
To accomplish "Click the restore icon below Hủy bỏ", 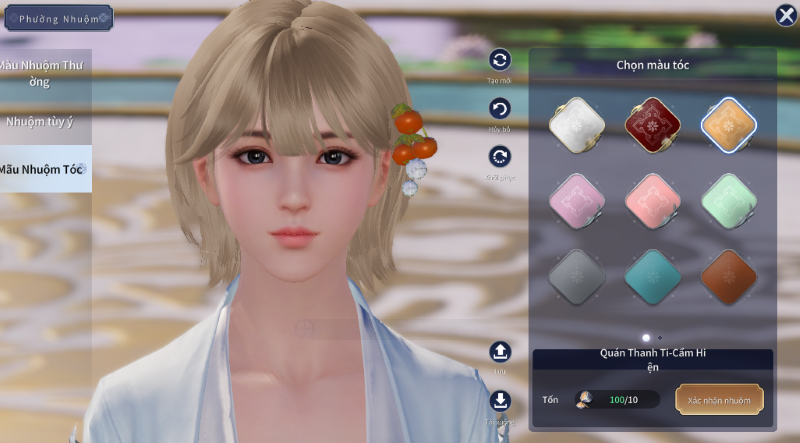I will coord(500,156).
